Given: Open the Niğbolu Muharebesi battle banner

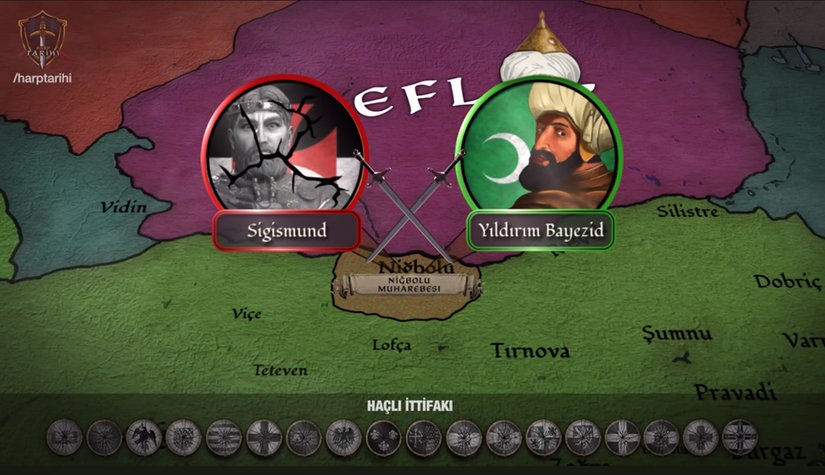Looking at the screenshot, I should point(408,283).
